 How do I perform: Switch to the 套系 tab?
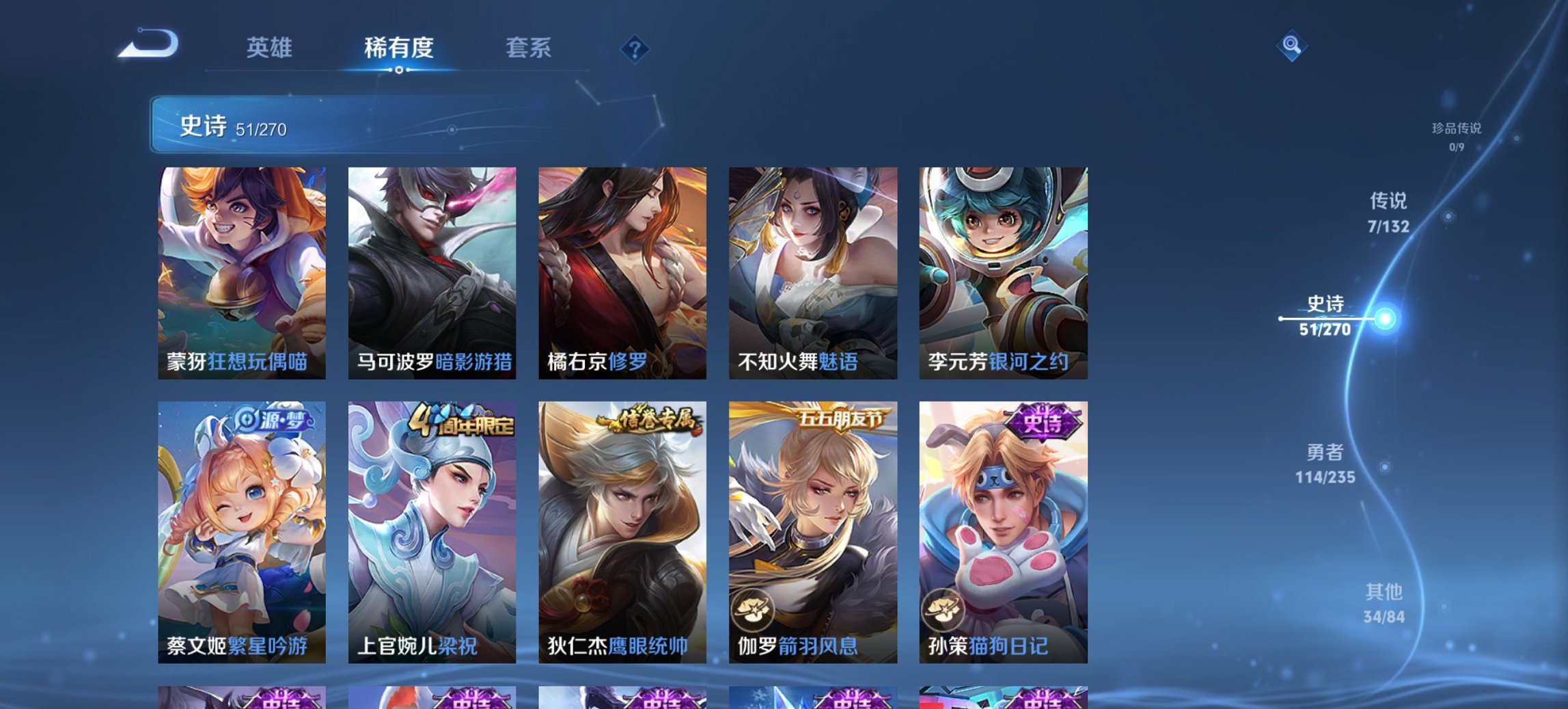(529, 48)
